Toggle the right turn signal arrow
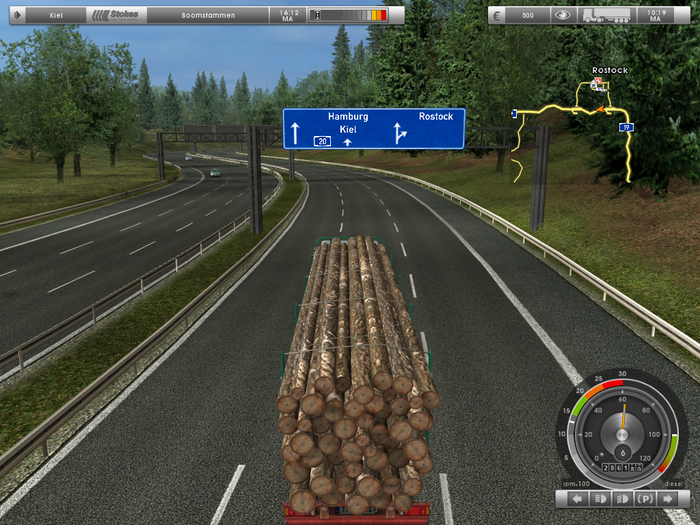This screenshot has width=700, height=525. tap(668, 498)
